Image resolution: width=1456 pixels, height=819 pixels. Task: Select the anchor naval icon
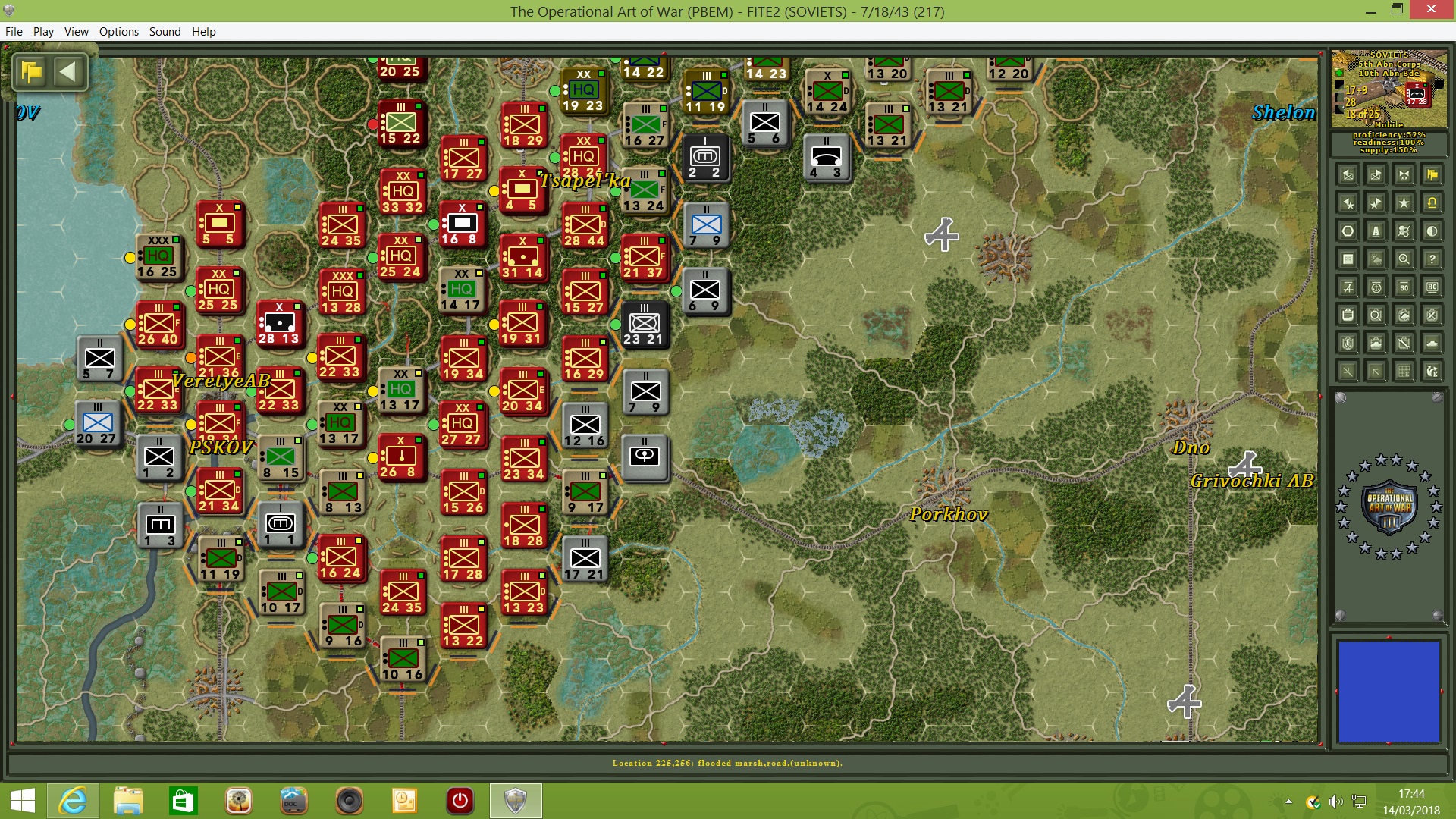point(1376,288)
